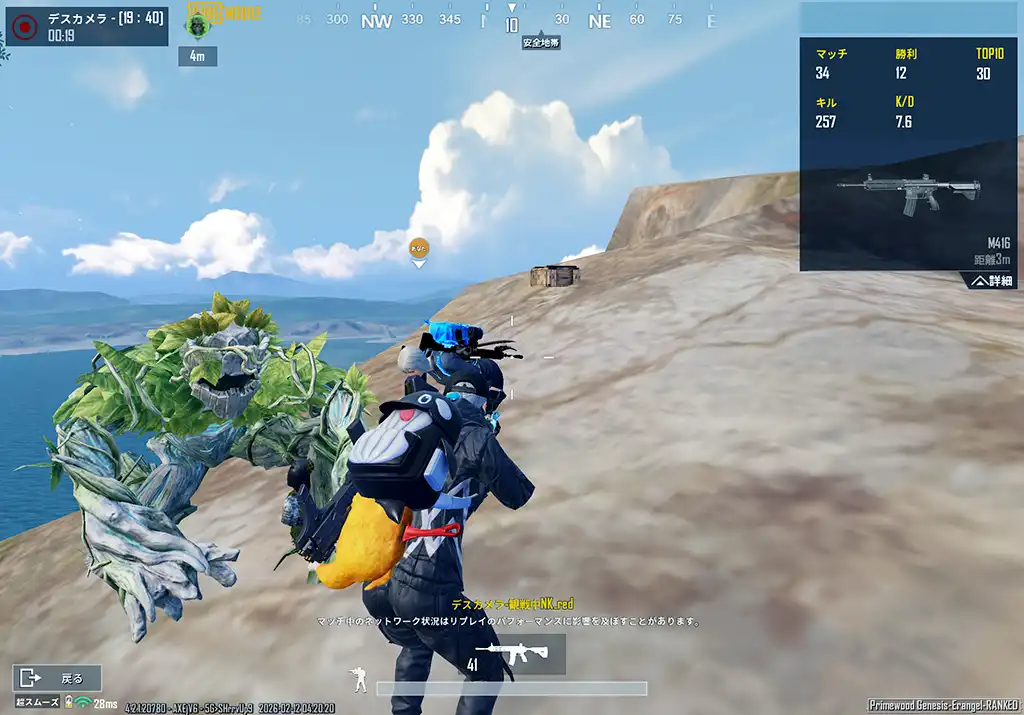Image resolution: width=1024 pixels, height=715 pixels.
Task: Click the red death-cam record icon
Action: pyautogui.click(x=24, y=26)
